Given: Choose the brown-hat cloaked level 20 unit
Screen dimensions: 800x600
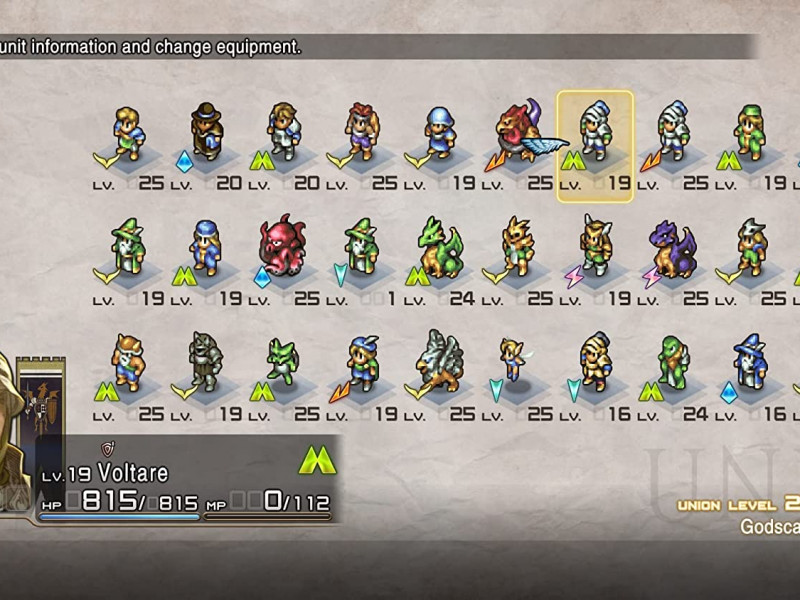Looking at the screenshot, I should (x=207, y=131).
